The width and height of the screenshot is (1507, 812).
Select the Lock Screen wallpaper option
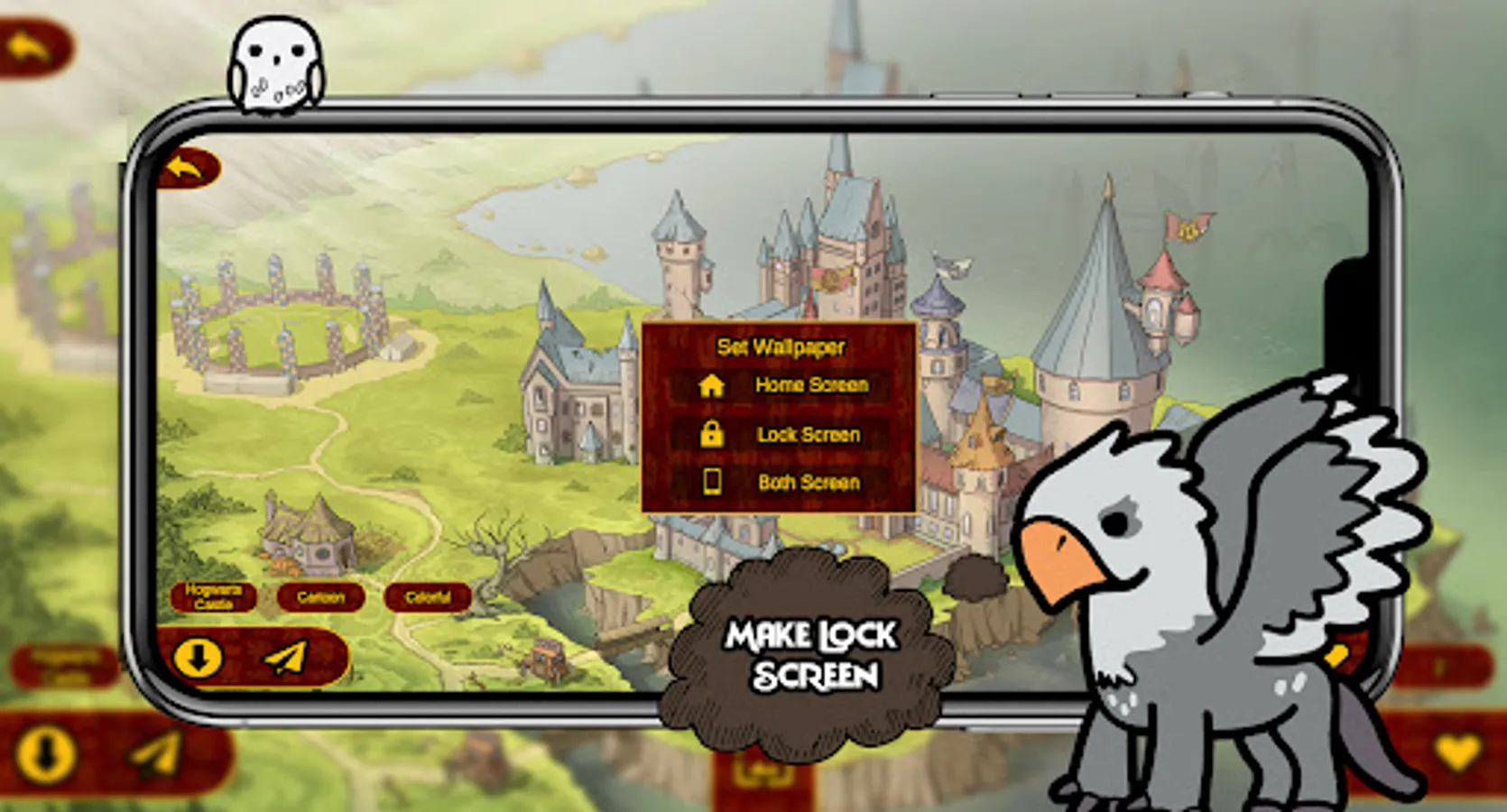[x=809, y=435]
